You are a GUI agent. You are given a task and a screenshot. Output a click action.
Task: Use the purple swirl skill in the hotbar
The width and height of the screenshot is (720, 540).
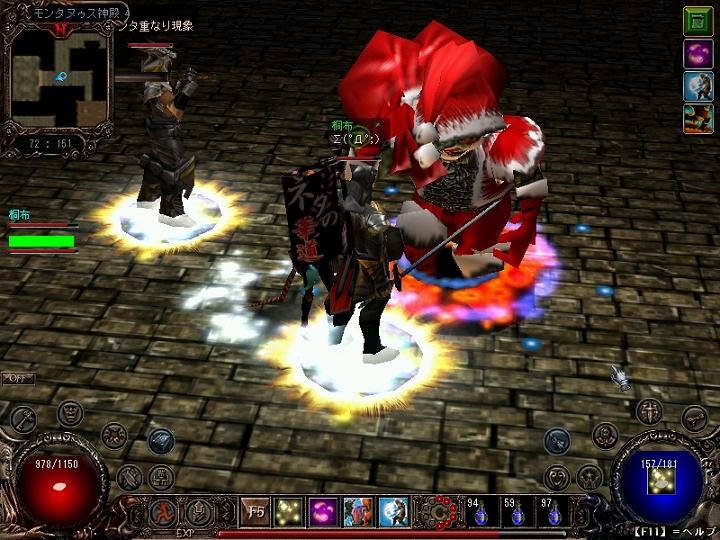(322, 511)
